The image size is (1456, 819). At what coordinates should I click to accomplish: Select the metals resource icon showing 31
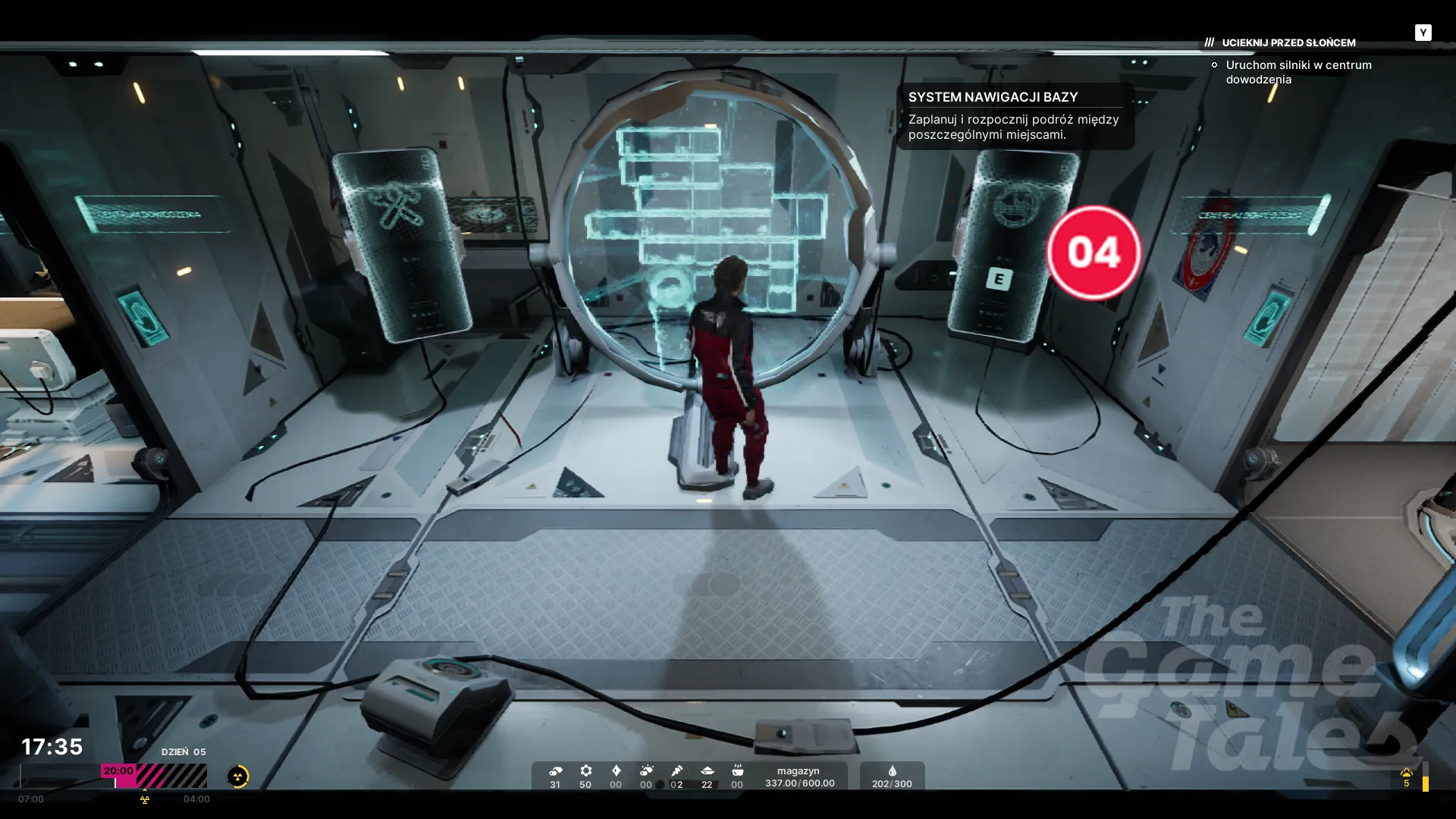pos(555,771)
